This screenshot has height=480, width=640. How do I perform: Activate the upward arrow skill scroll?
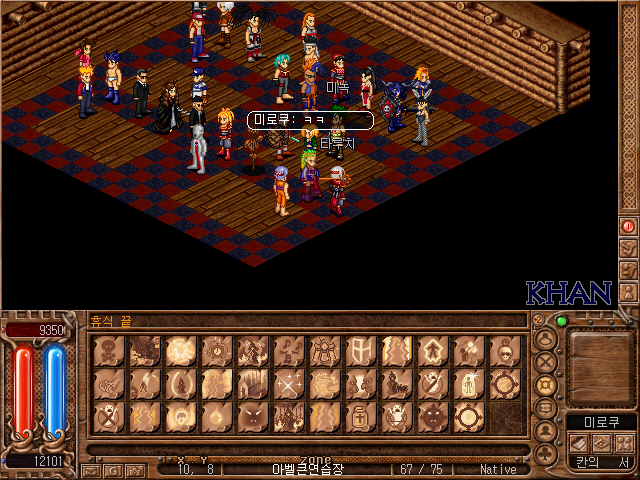pyautogui.click(x=432, y=352)
